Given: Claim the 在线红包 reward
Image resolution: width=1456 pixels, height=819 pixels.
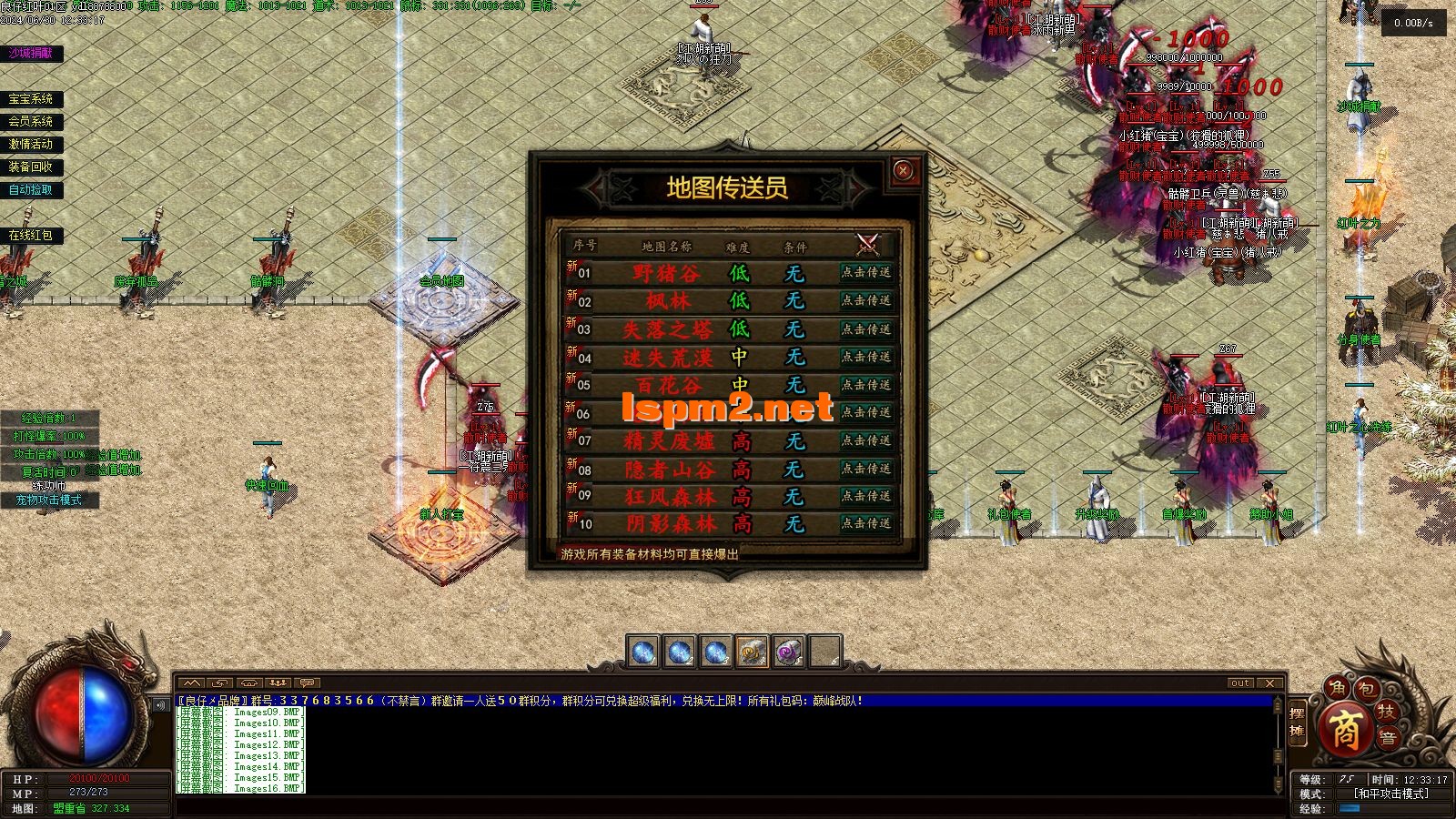Looking at the screenshot, I should (31, 235).
